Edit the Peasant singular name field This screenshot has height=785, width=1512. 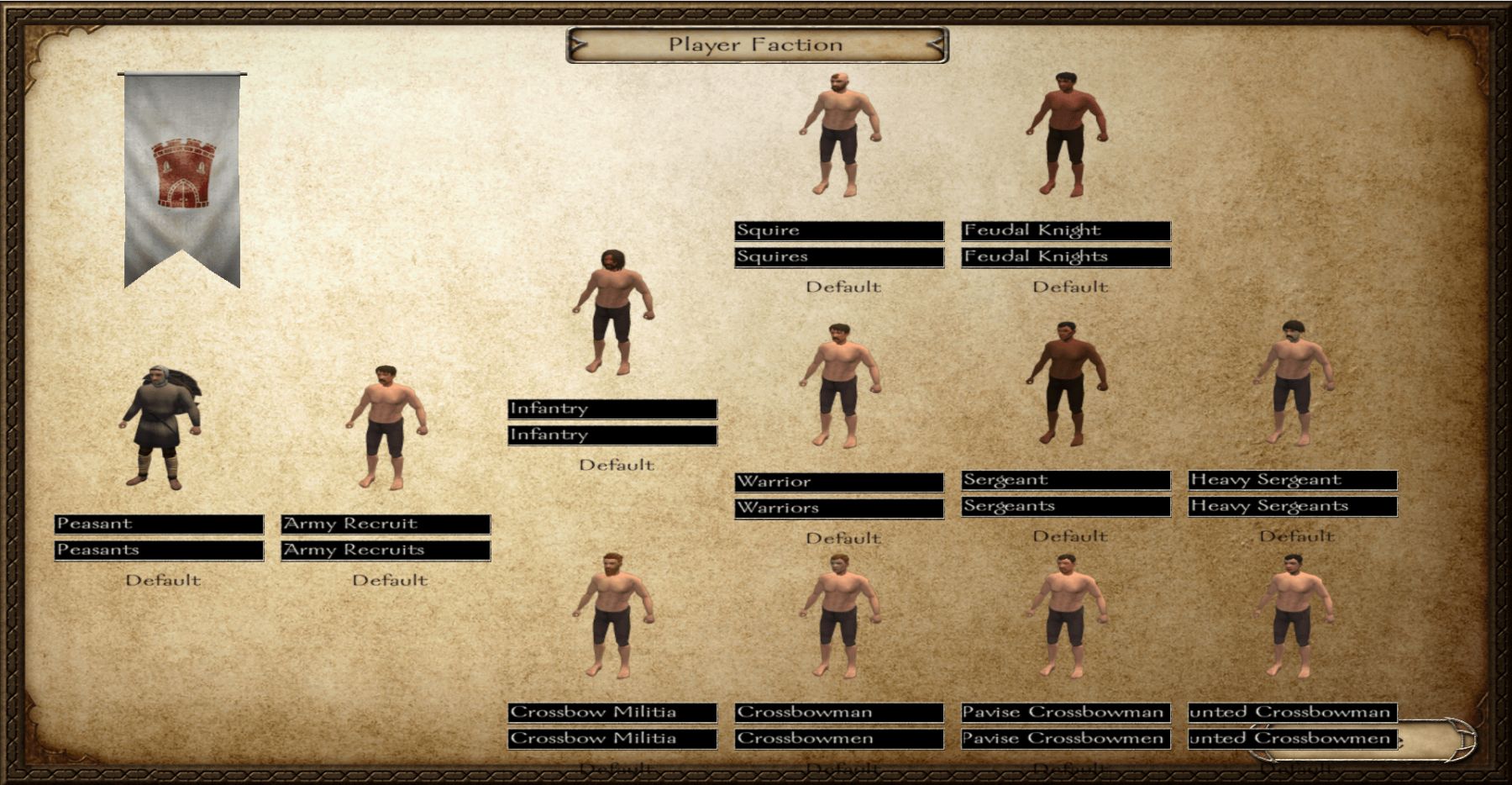(x=159, y=524)
